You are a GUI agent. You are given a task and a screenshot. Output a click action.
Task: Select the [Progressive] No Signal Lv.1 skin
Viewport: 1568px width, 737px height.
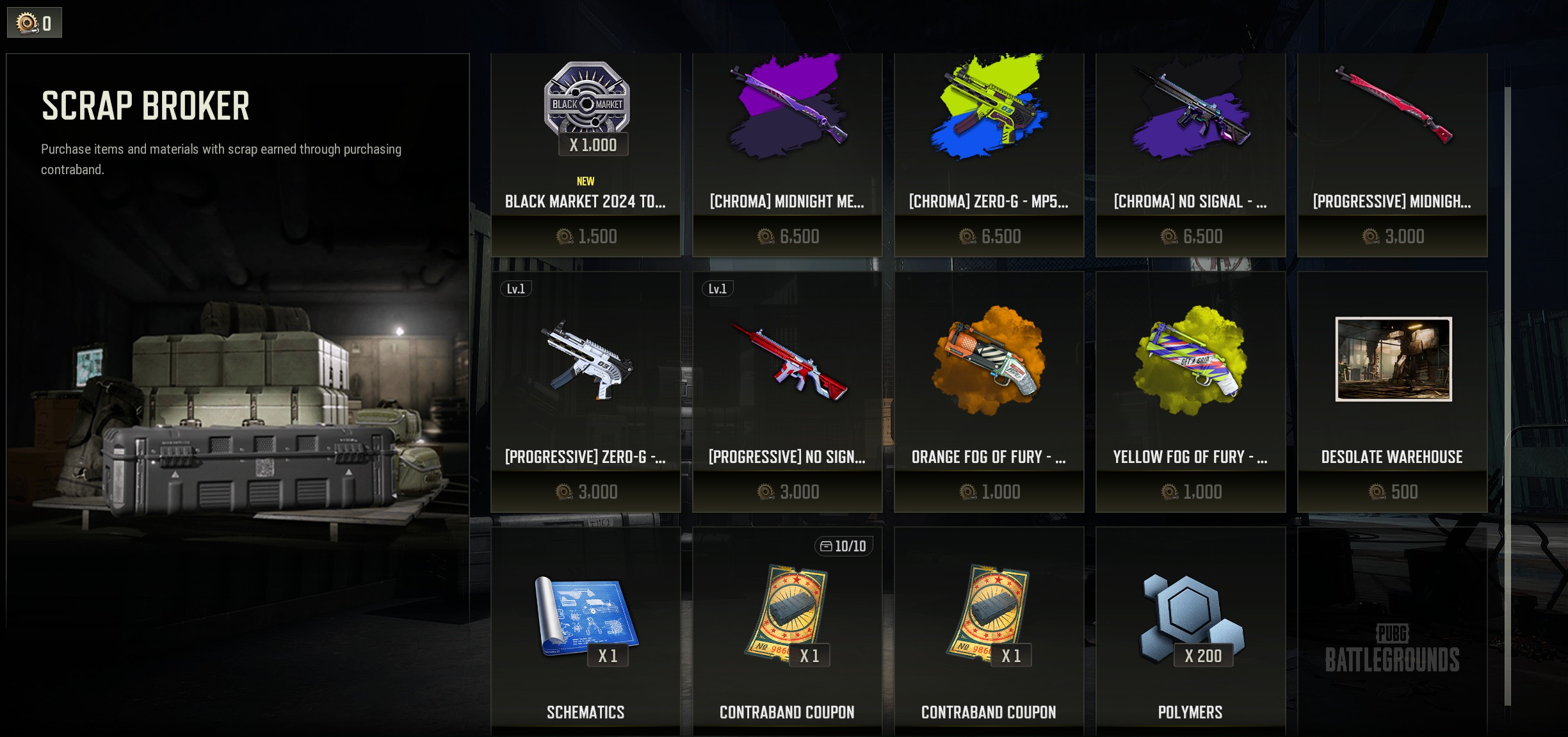787,391
